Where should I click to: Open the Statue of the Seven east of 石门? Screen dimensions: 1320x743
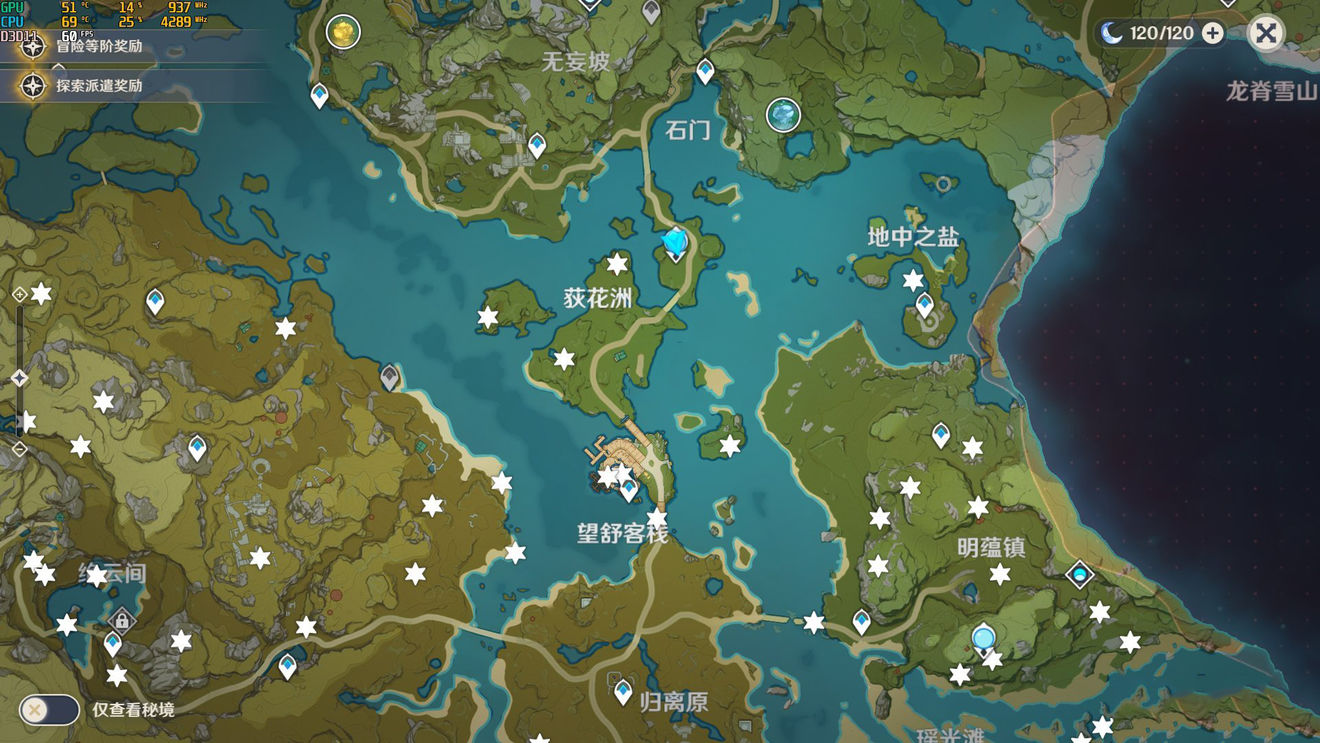(784, 115)
